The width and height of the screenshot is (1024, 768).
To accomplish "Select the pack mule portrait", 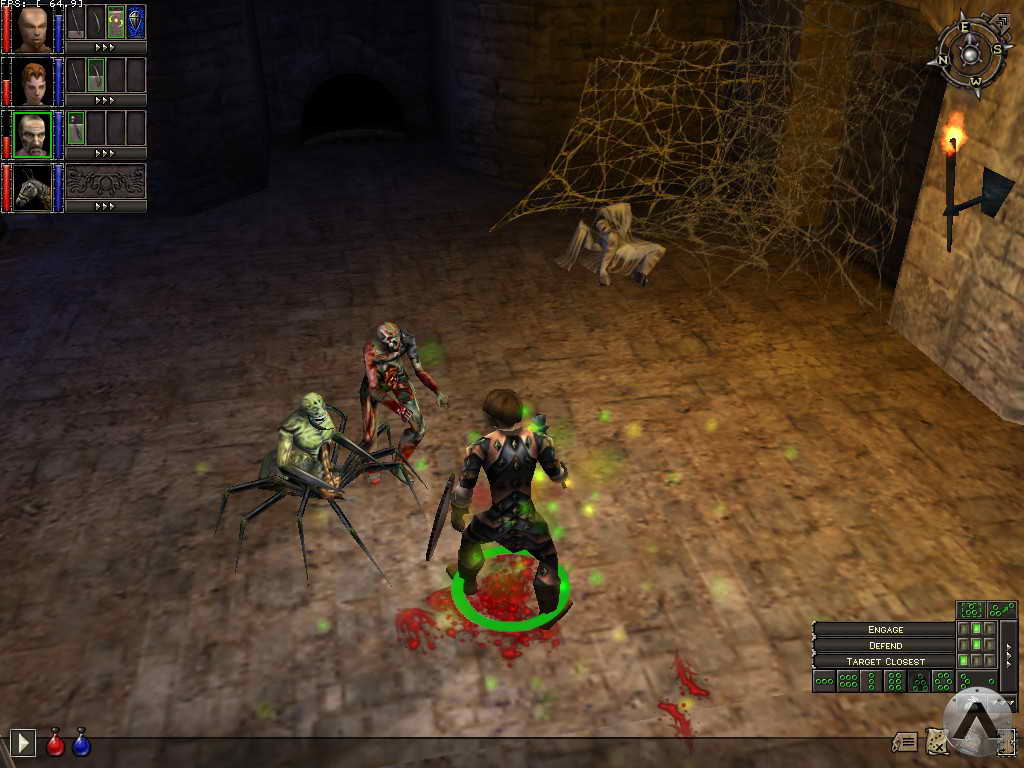I will pos(33,187).
